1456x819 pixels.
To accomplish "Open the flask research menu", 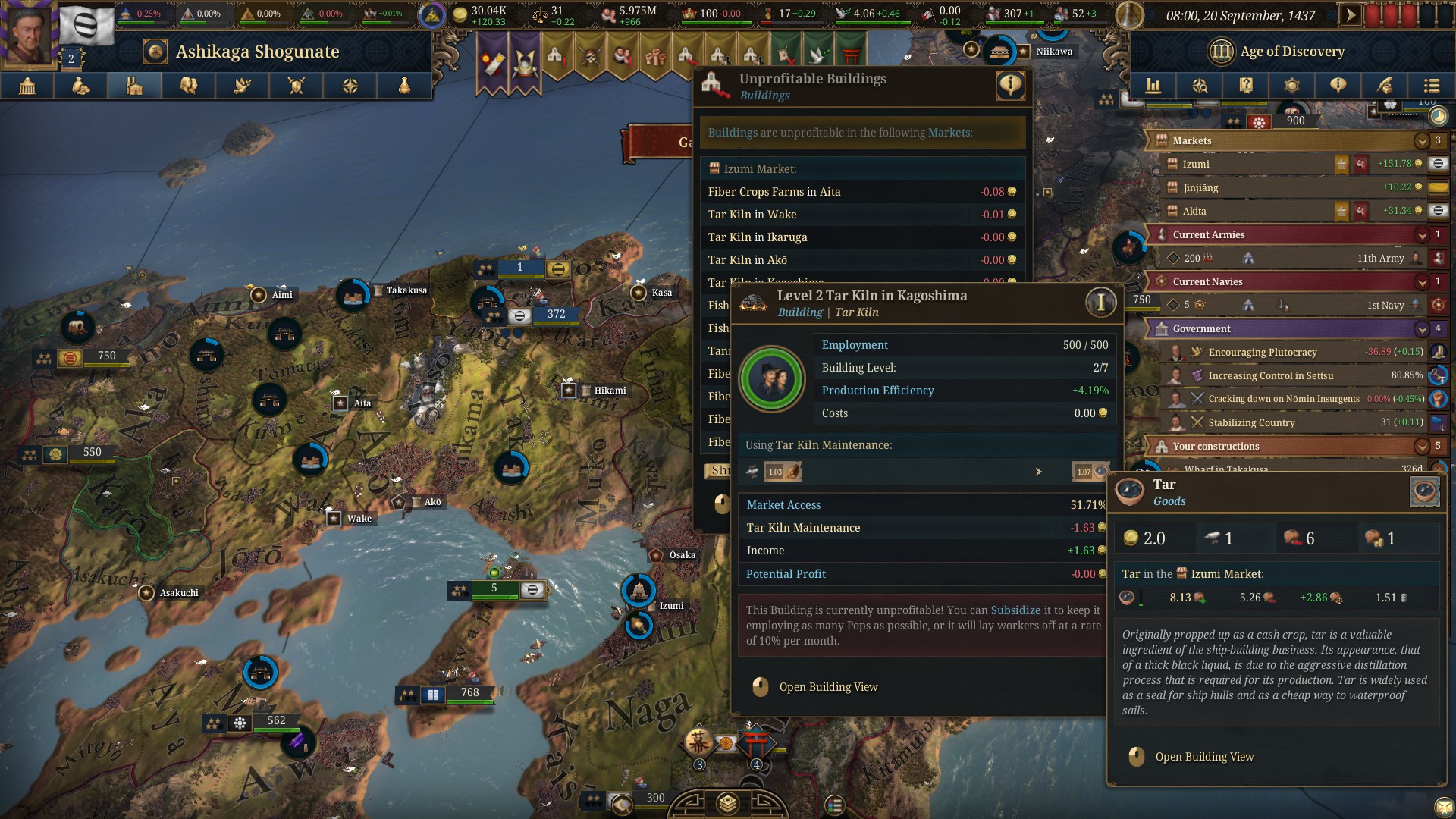I will [x=404, y=86].
